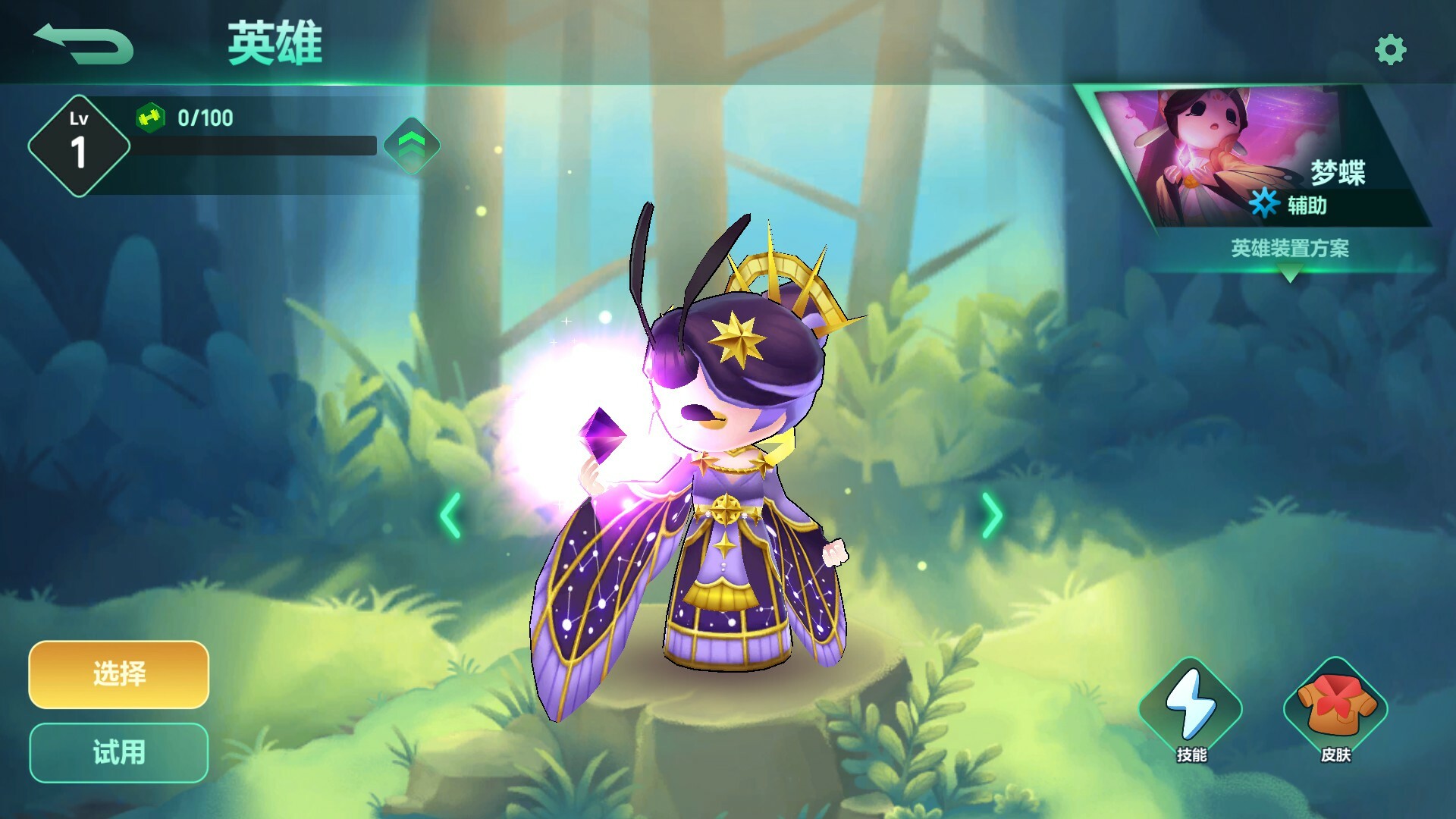Tap the Lv 1 level diamond badge
The height and width of the screenshot is (819, 1456).
coord(78,141)
